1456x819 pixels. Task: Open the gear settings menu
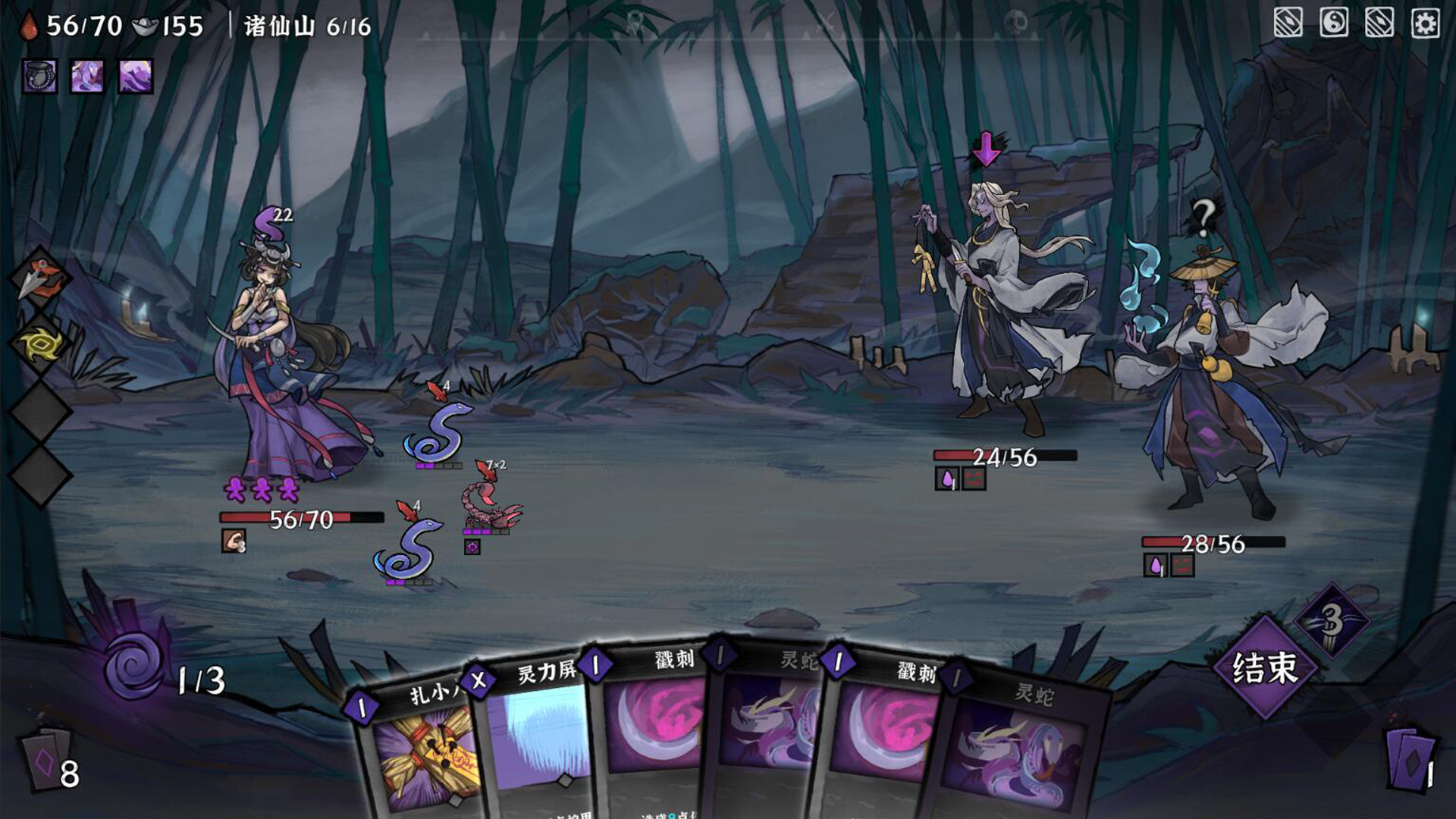1425,24
